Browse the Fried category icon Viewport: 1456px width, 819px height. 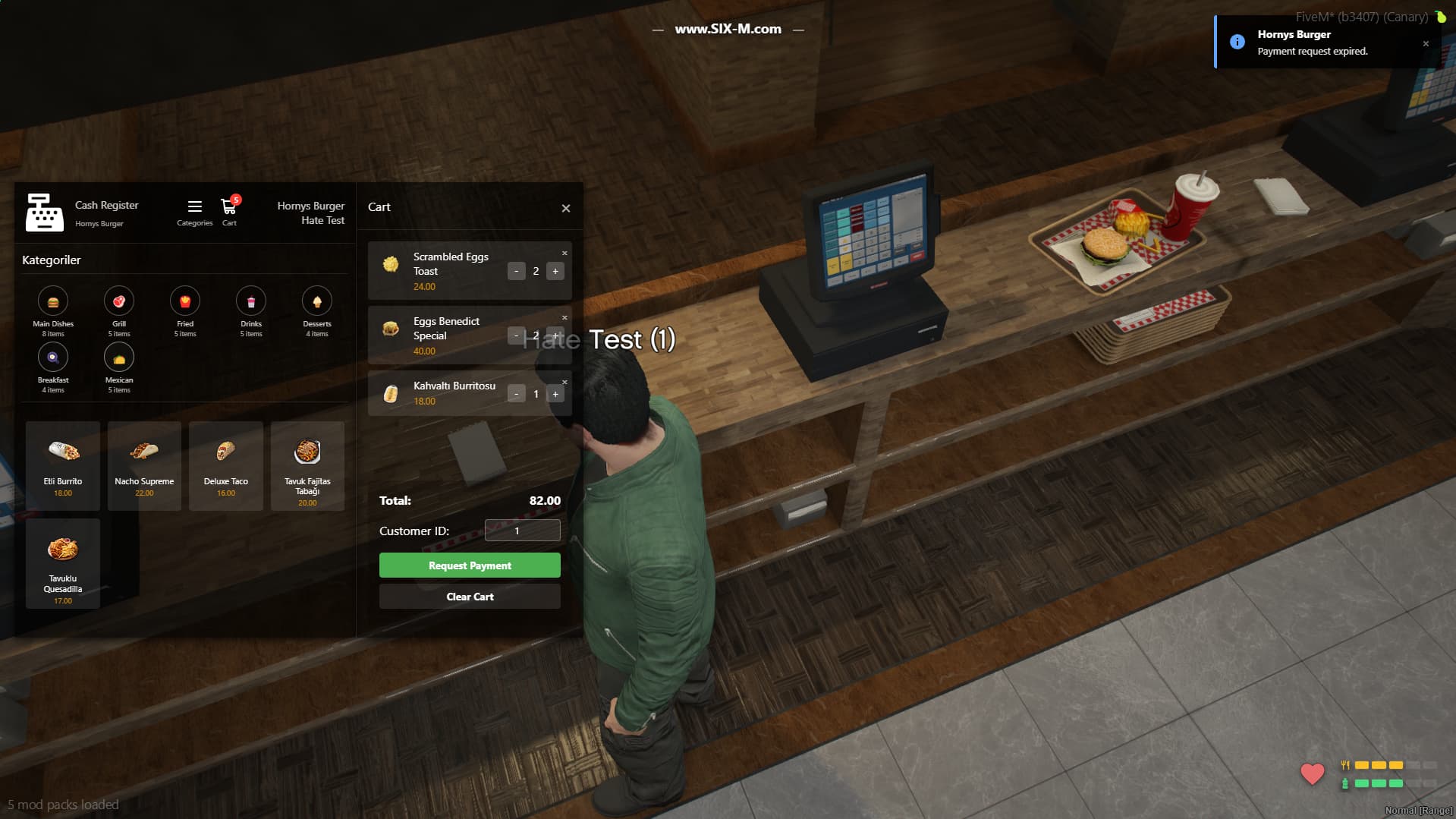point(184,301)
